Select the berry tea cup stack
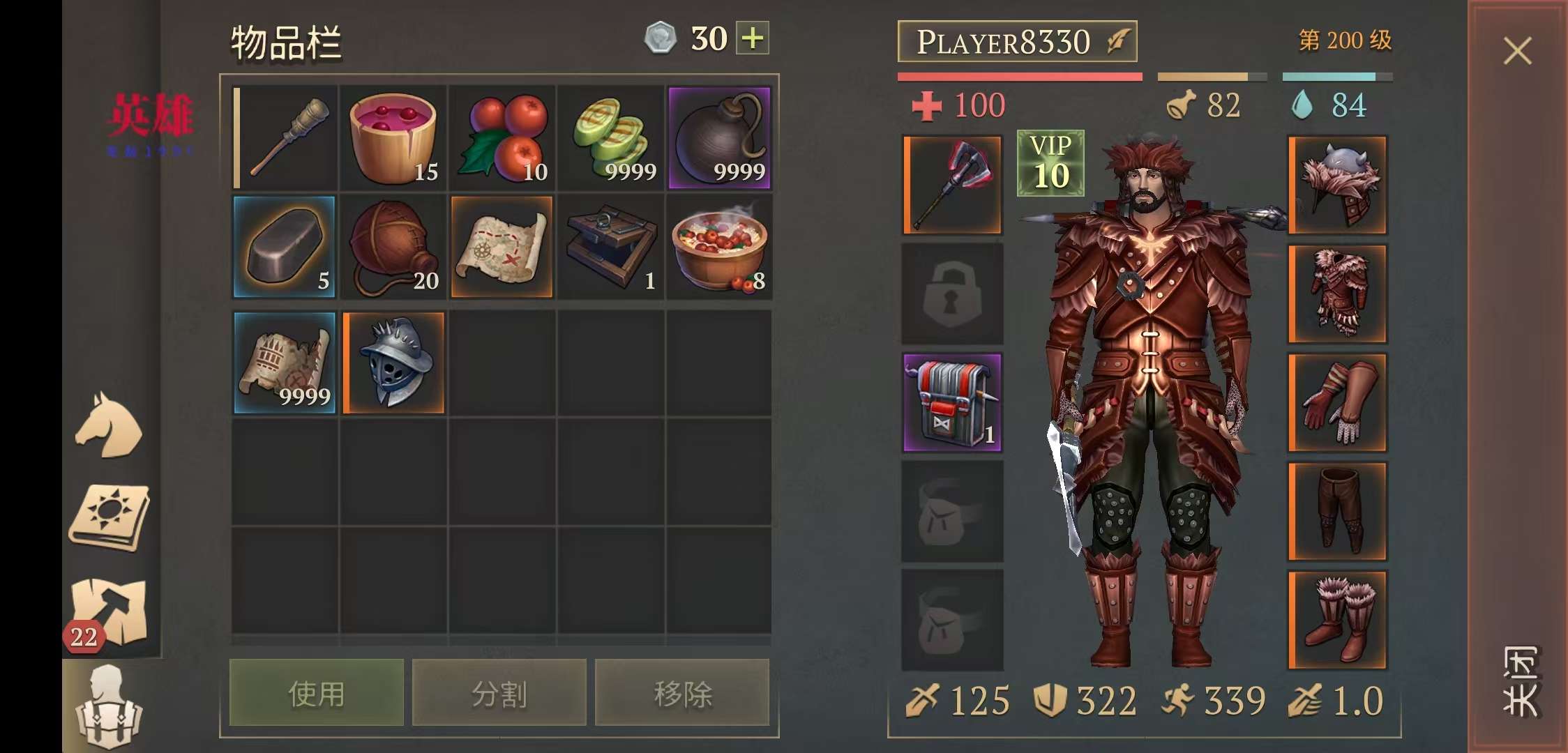The height and width of the screenshot is (753, 1568). (x=393, y=138)
